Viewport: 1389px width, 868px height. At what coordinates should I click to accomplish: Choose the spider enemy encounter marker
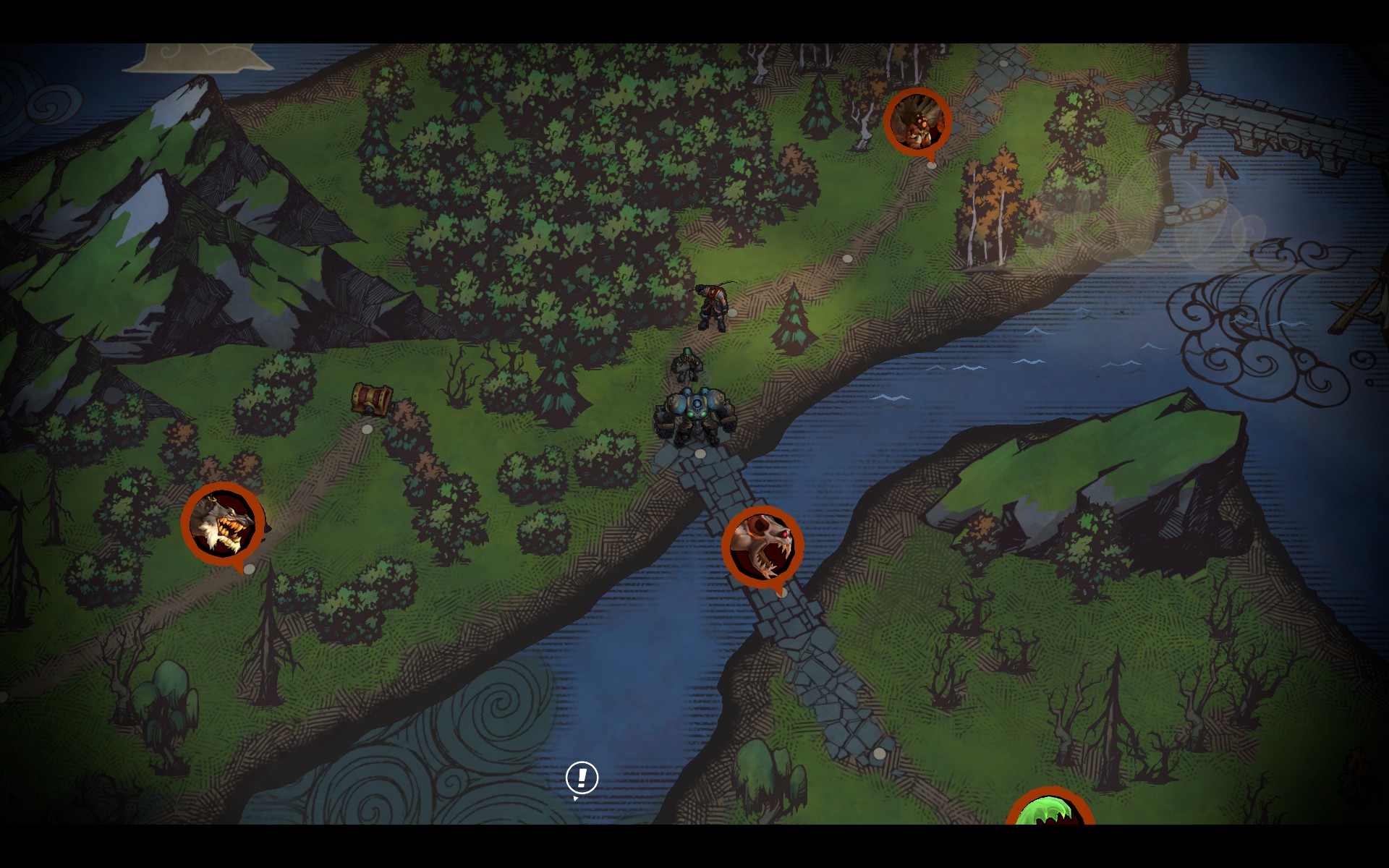click(x=917, y=122)
